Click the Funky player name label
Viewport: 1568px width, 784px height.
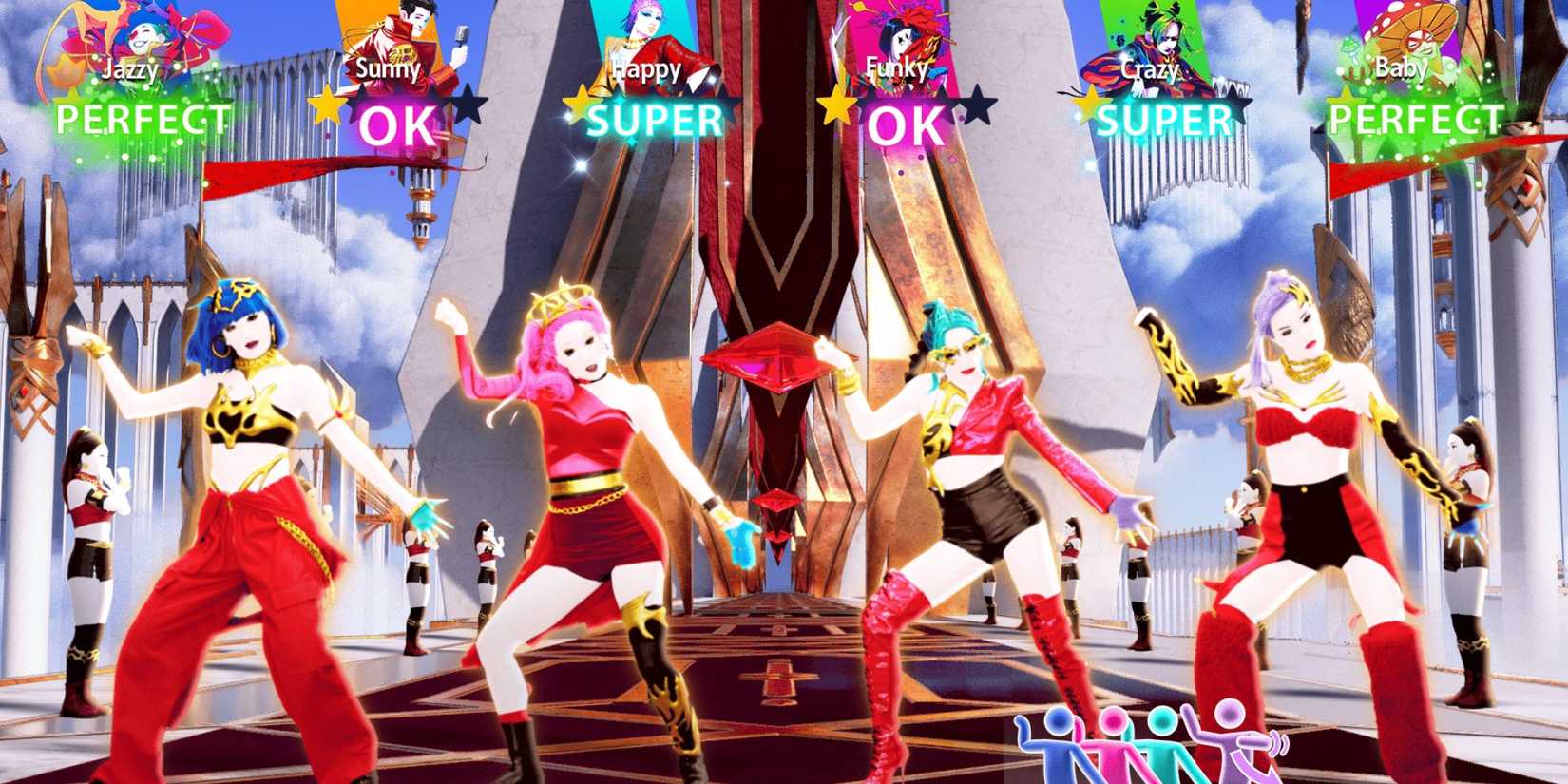(897, 68)
